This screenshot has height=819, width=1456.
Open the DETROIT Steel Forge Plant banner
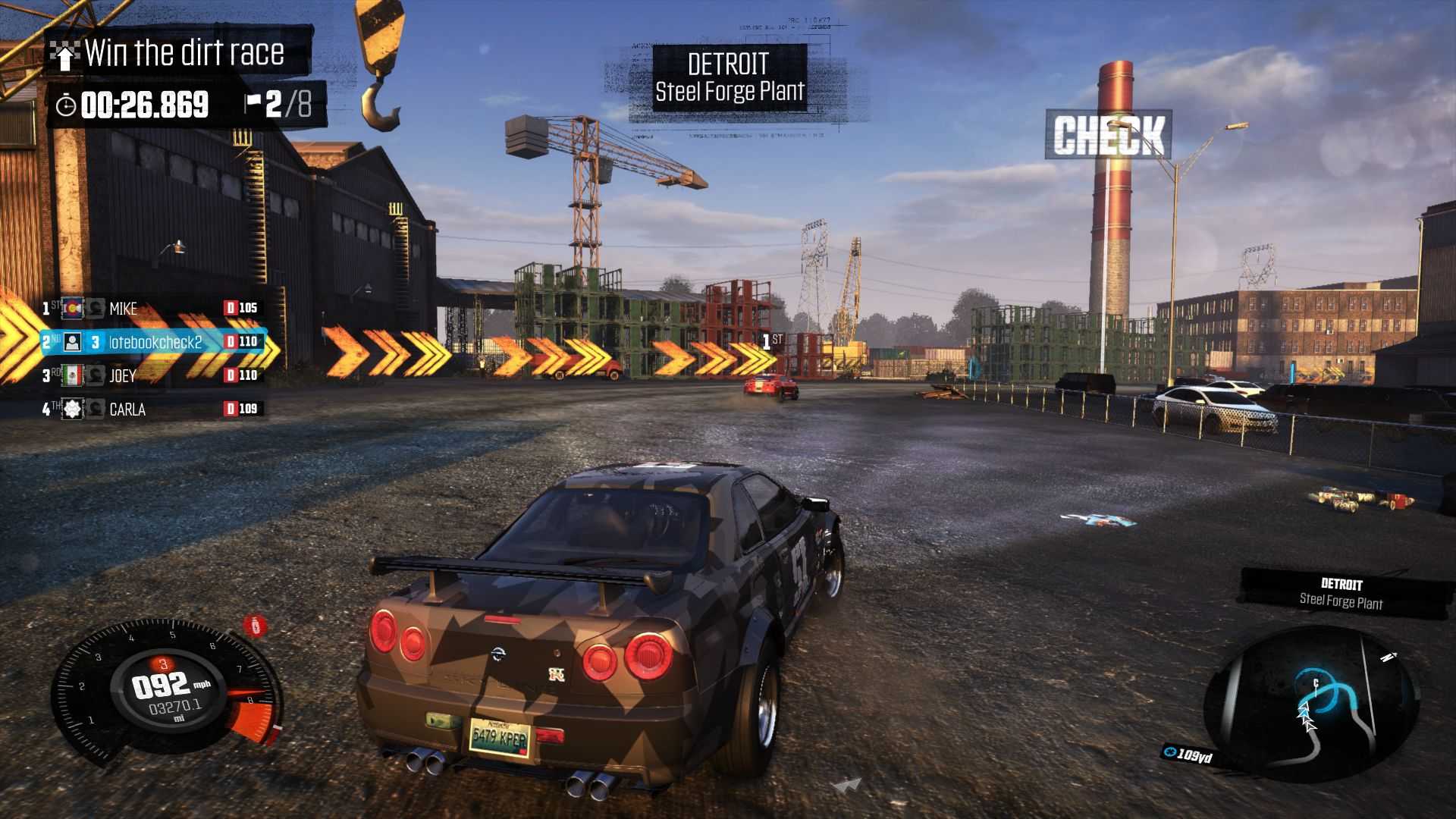pyautogui.click(x=730, y=78)
